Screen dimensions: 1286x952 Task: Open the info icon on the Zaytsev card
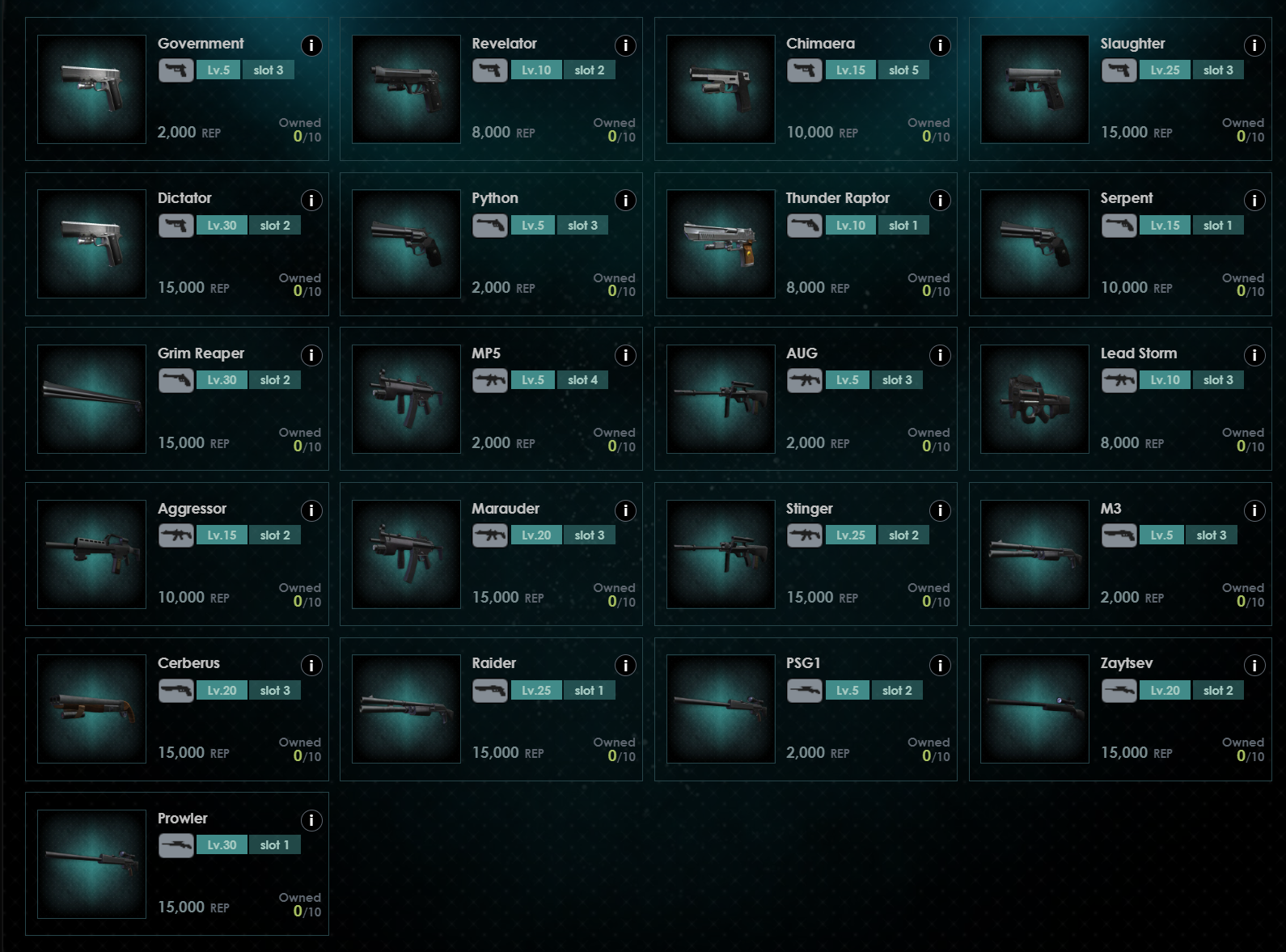(1254, 666)
